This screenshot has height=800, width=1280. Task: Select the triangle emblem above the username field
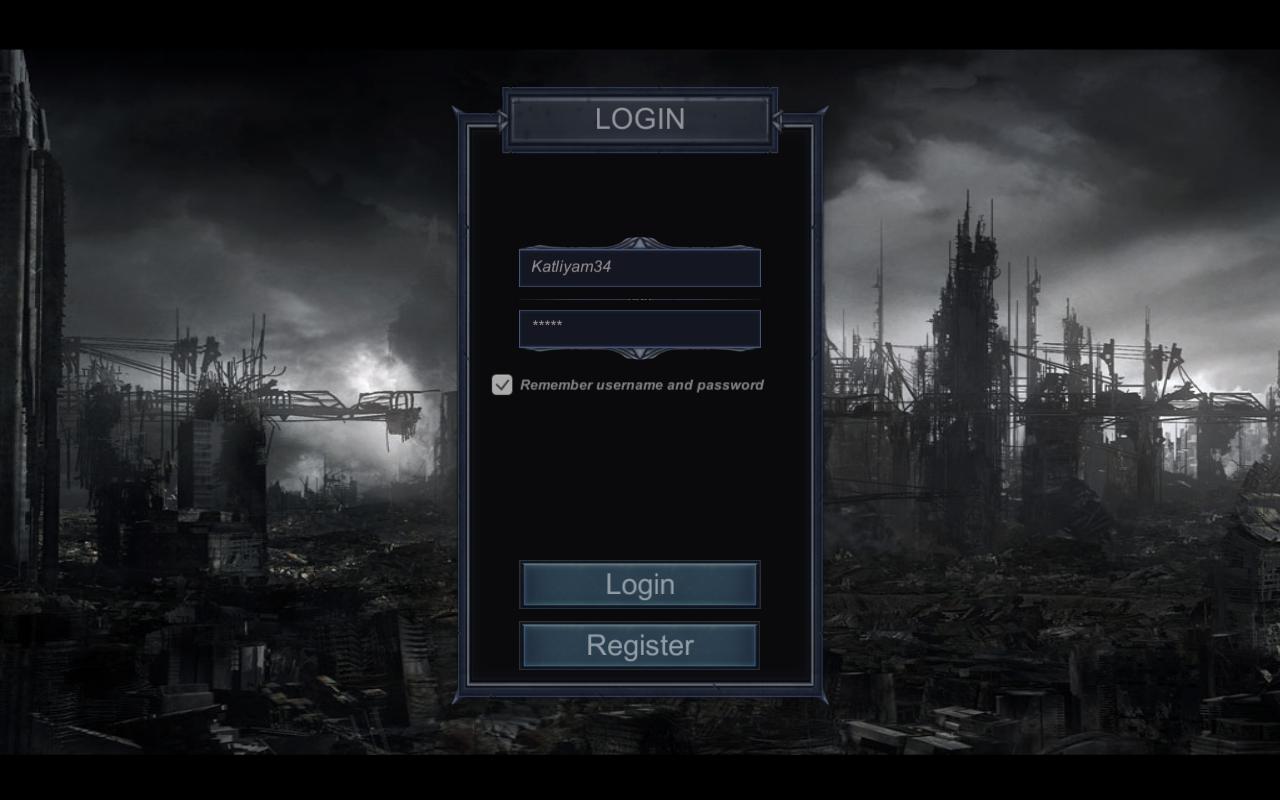(639, 243)
